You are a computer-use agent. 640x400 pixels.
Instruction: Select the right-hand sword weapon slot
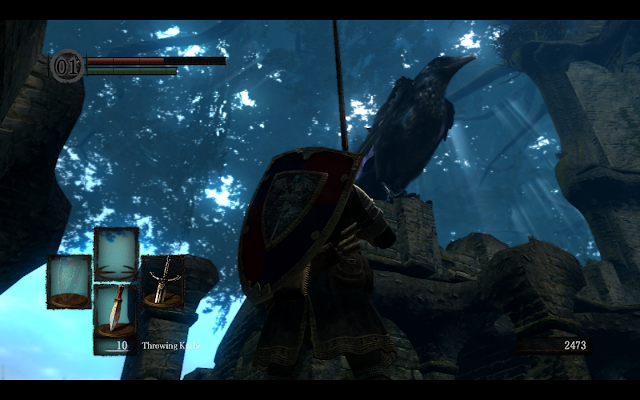click(163, 281)
